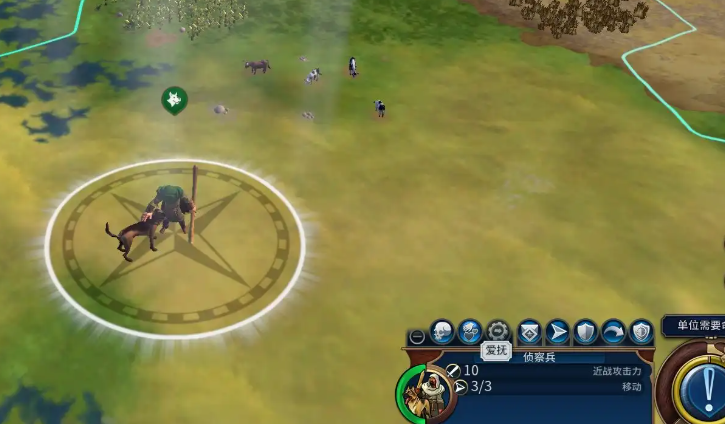725x424 pixels.
Task: Fortify the scout with the plain shield icon
Action: pos(585,331)
